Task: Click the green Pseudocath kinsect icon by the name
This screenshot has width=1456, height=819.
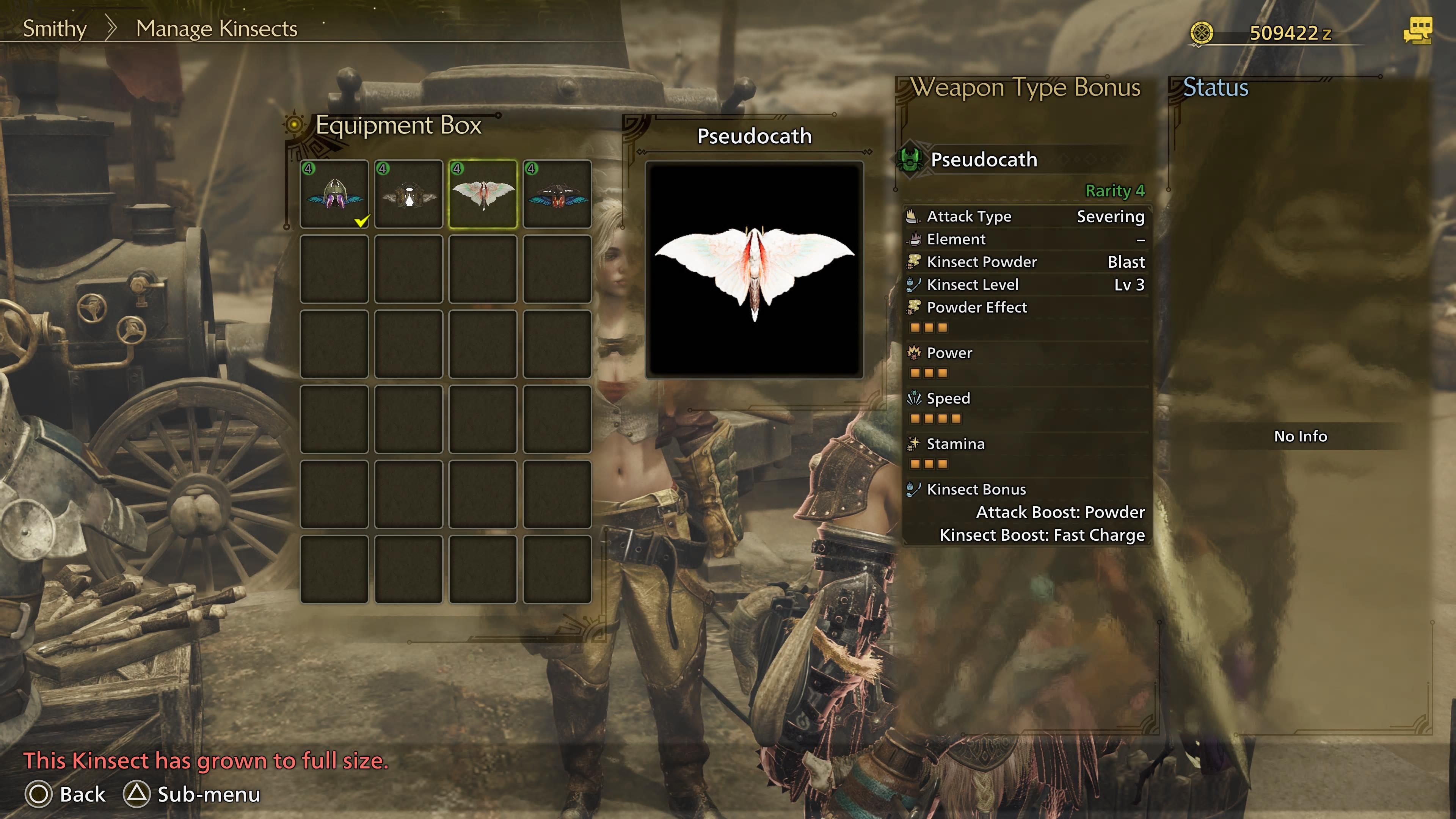Action: click(x=911, y=165)
